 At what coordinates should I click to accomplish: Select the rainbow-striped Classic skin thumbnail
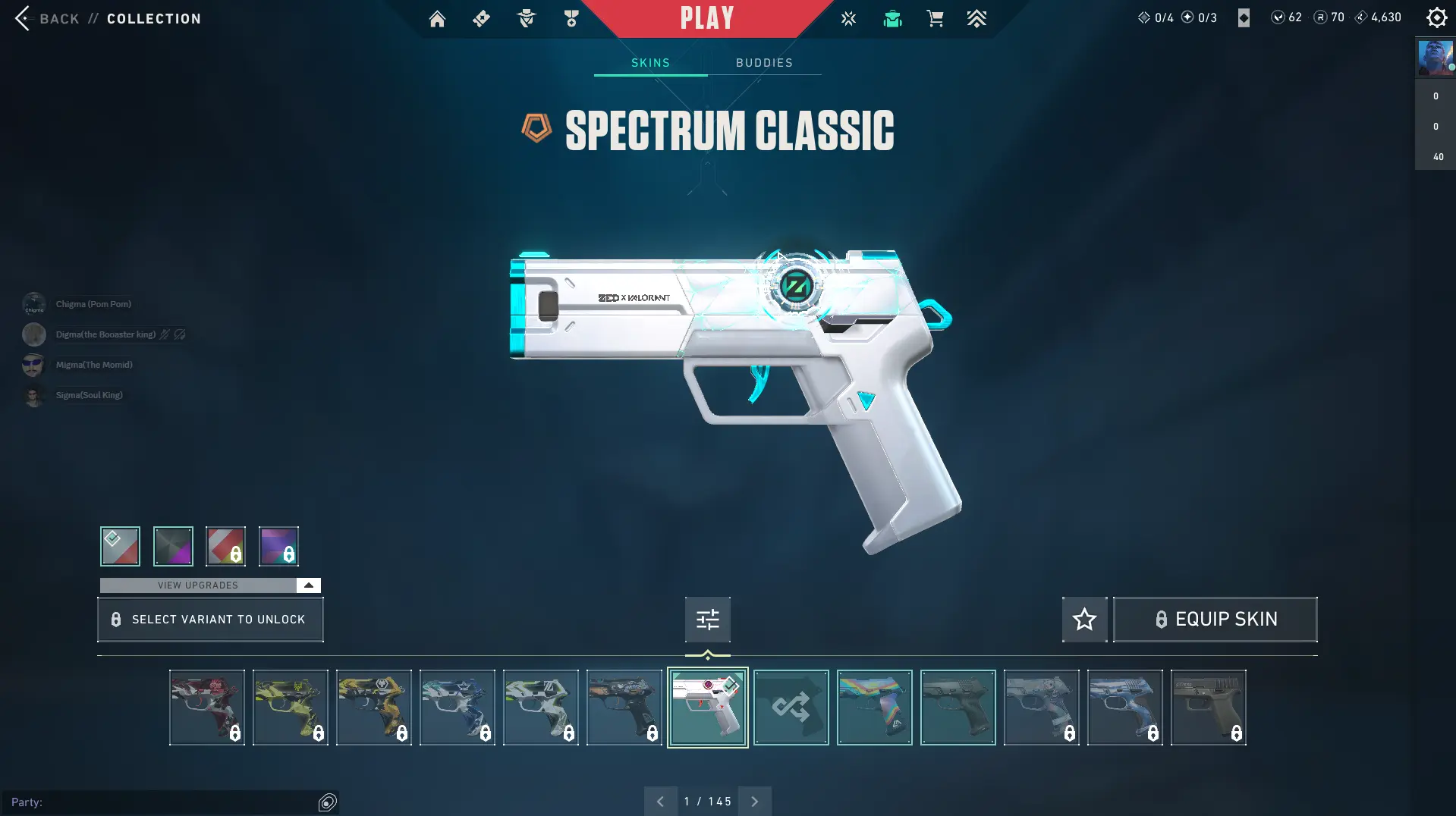click(x=874, y=708)
